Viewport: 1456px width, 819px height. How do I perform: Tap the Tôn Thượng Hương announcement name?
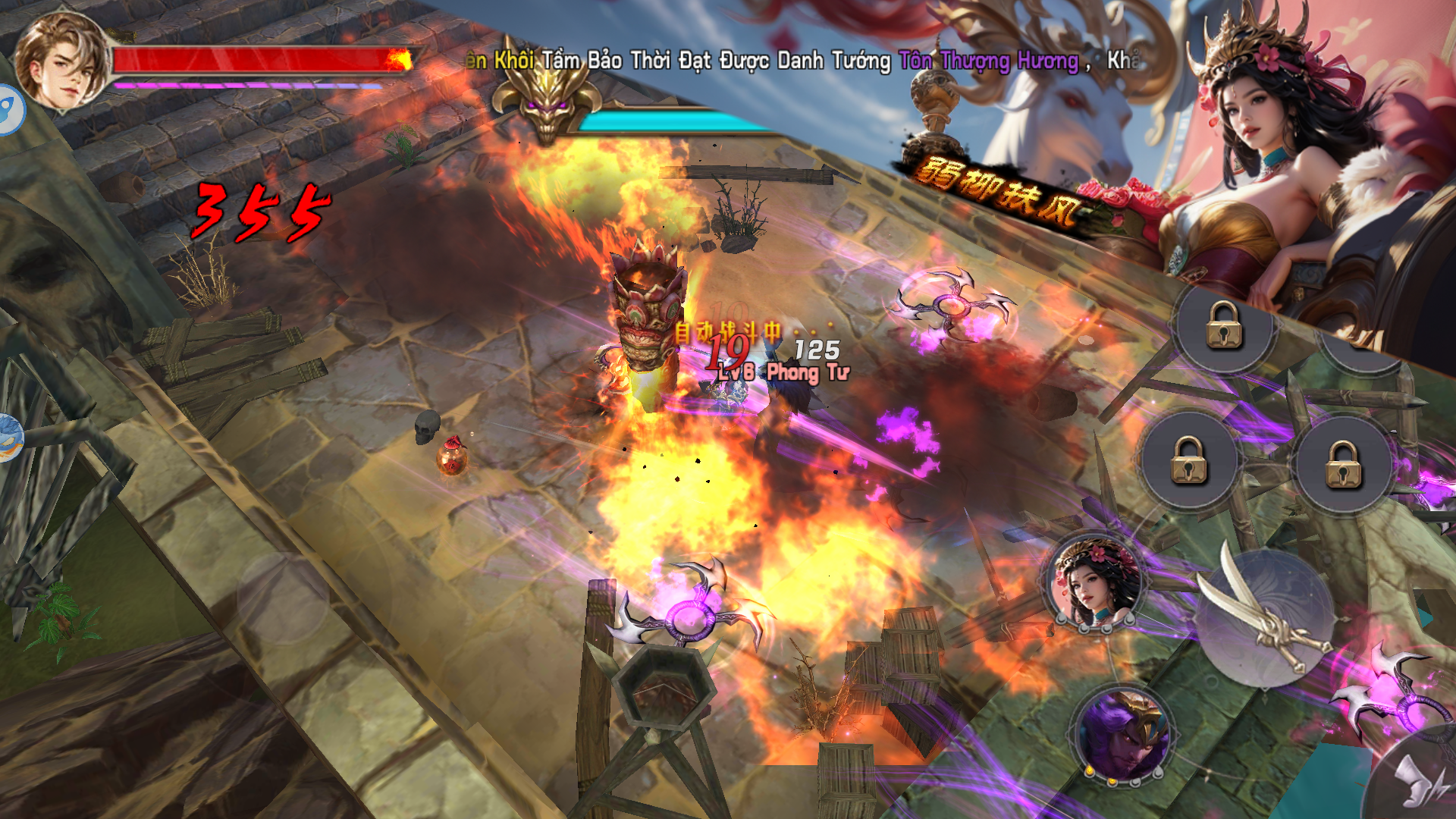point(988,61)
